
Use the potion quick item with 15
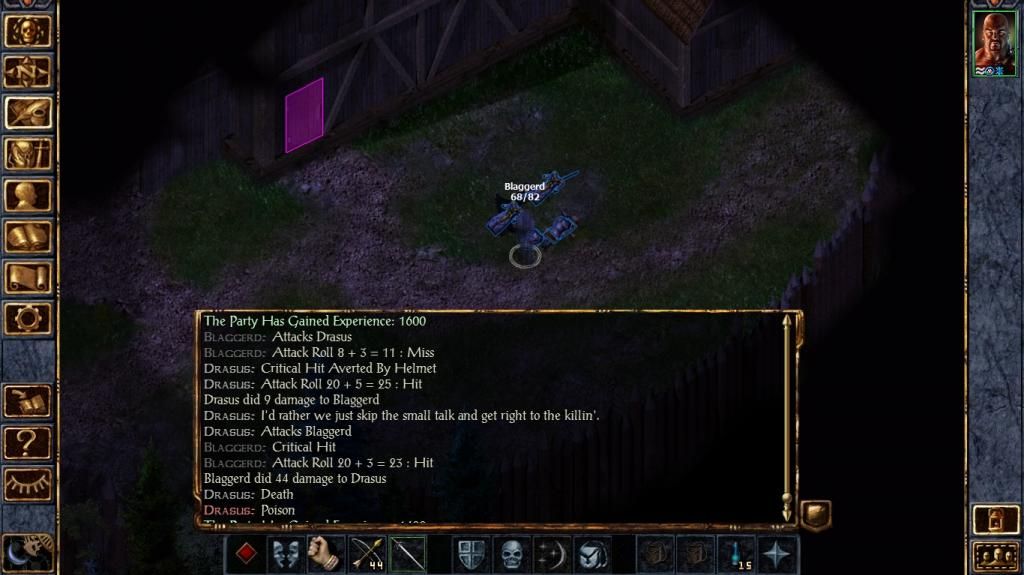[x=735, y=554]
